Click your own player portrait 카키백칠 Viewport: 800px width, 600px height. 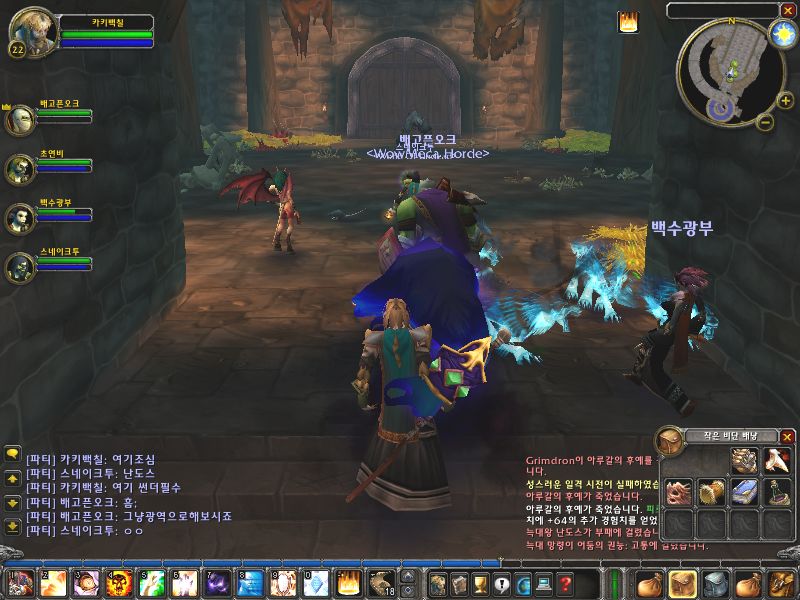point(28,33)
